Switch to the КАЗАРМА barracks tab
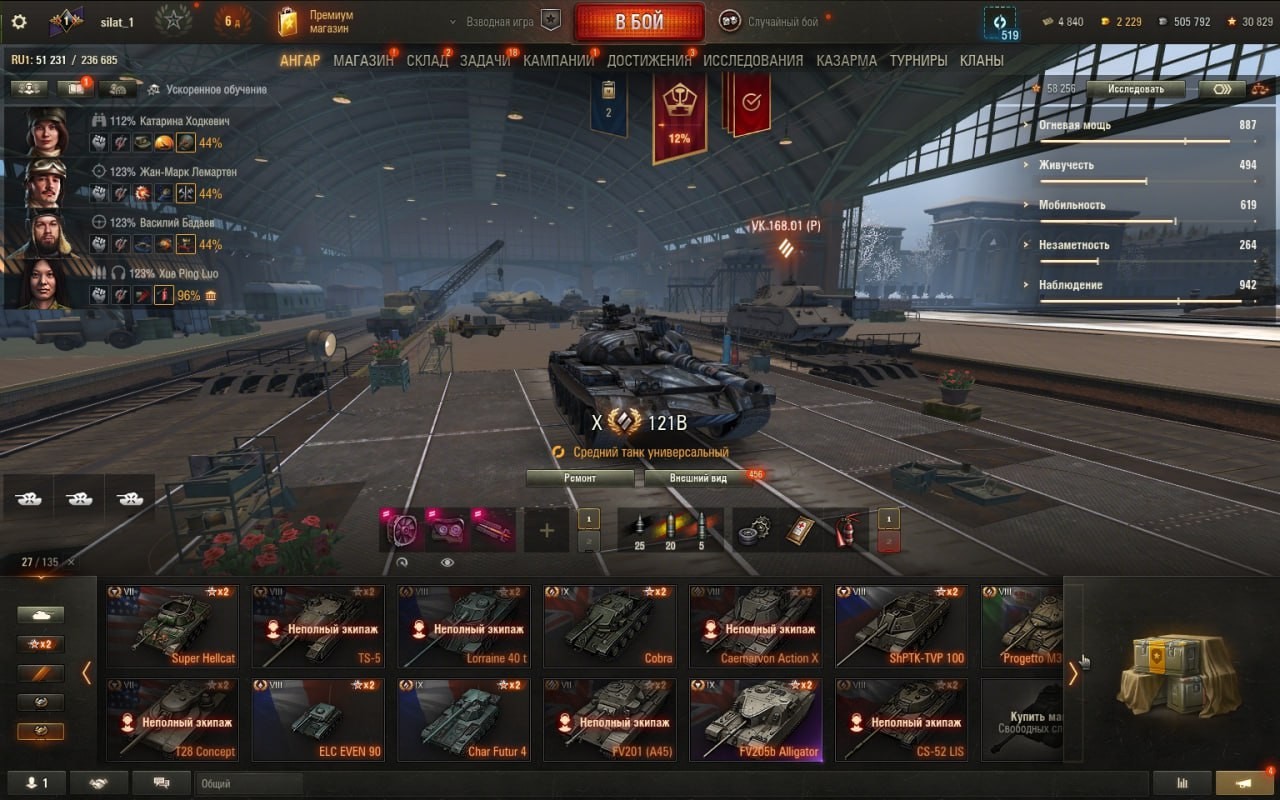 pos(846,61)
